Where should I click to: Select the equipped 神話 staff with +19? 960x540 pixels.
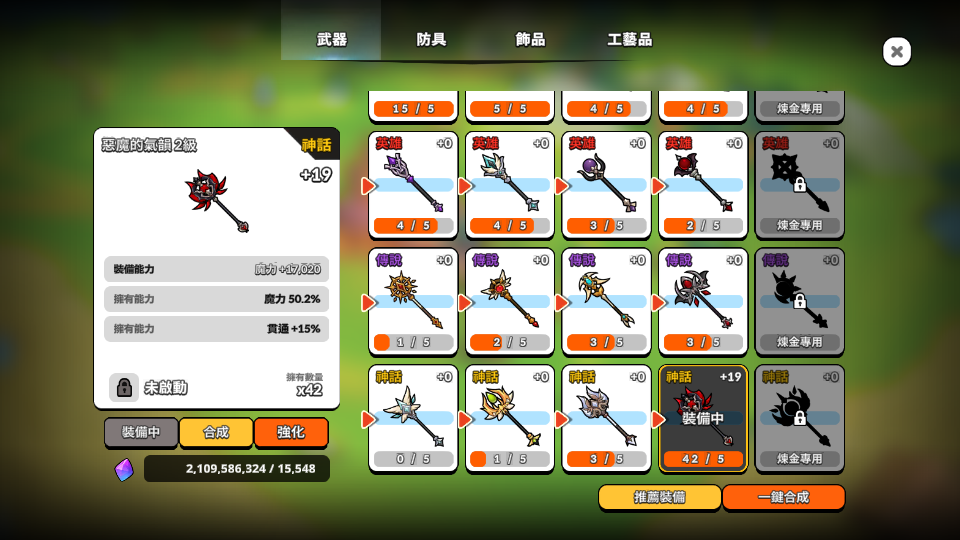click(703, 418)
